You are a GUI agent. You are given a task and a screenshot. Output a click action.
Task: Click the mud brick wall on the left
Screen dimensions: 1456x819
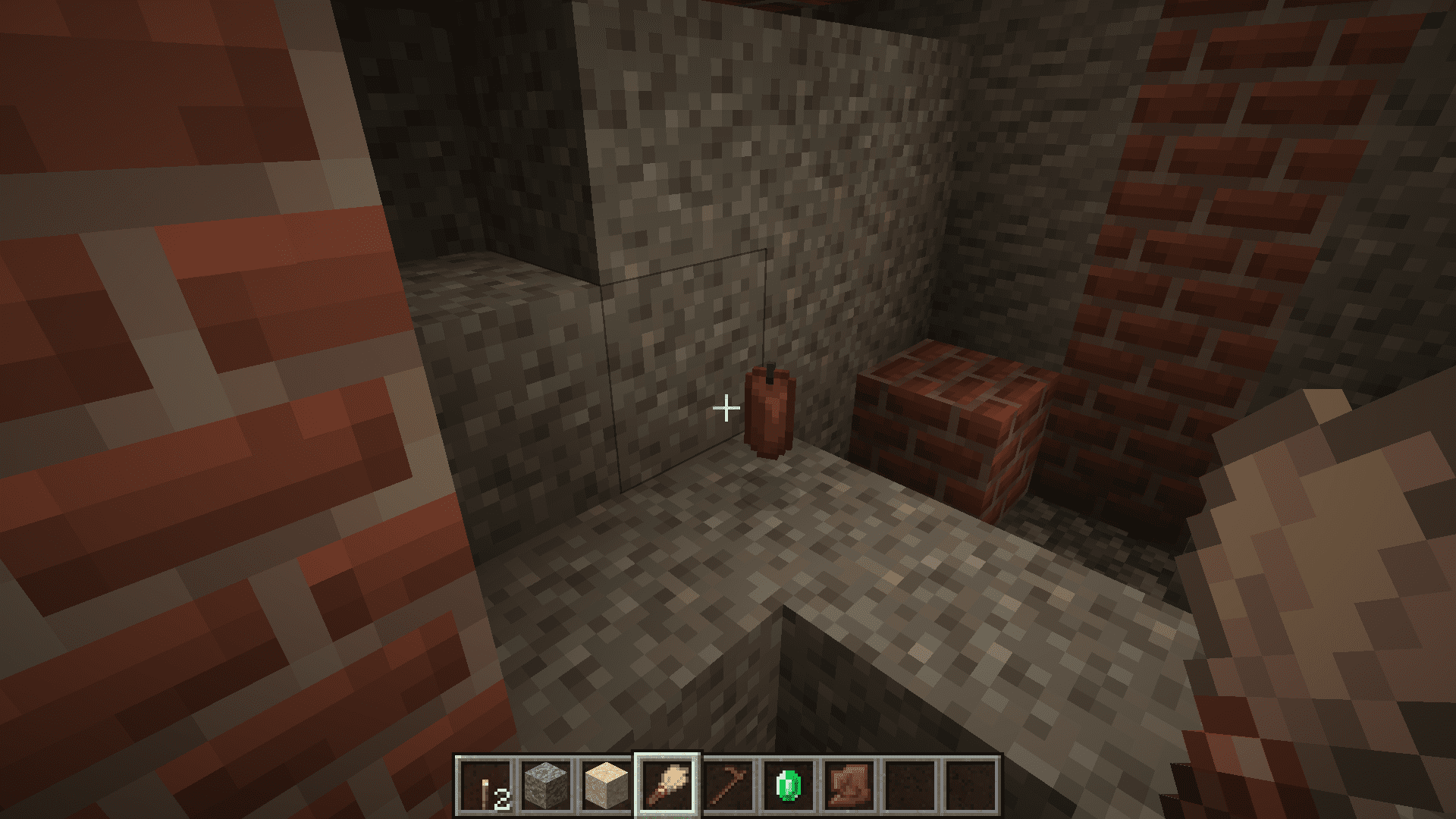[x=190, y=379]
